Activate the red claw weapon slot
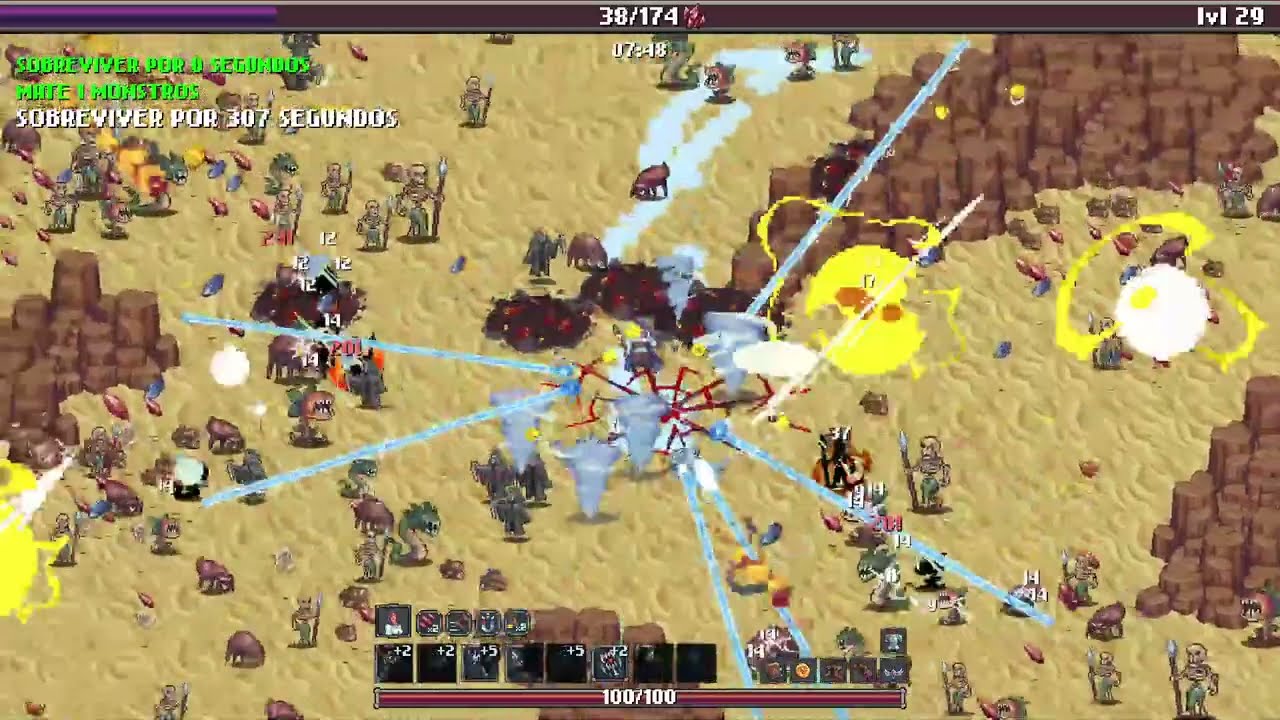The image size is (1280, 720). [x=609, y=662]
